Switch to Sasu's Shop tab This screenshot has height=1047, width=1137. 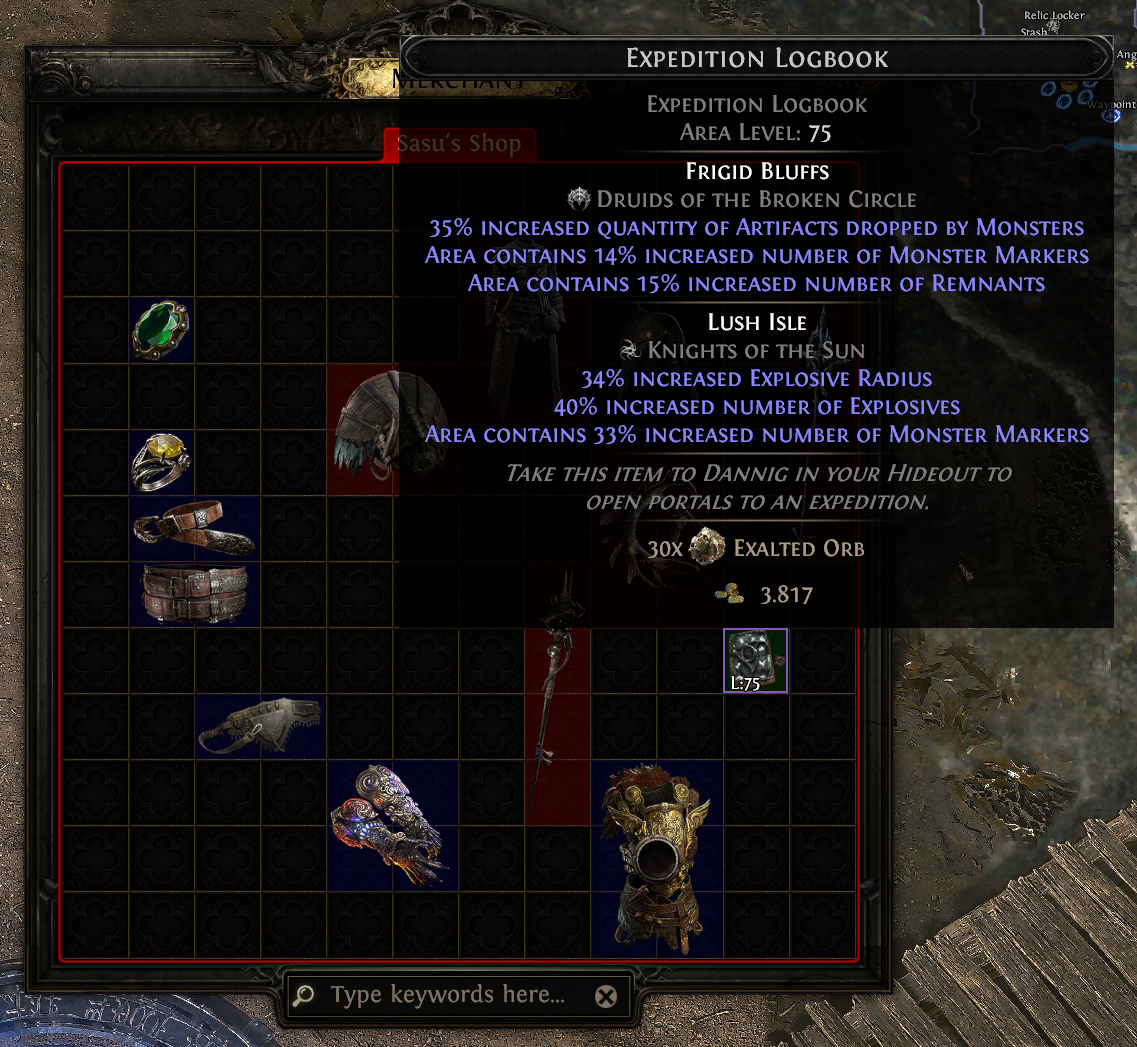pyautogui.click(x=459, y=144)
